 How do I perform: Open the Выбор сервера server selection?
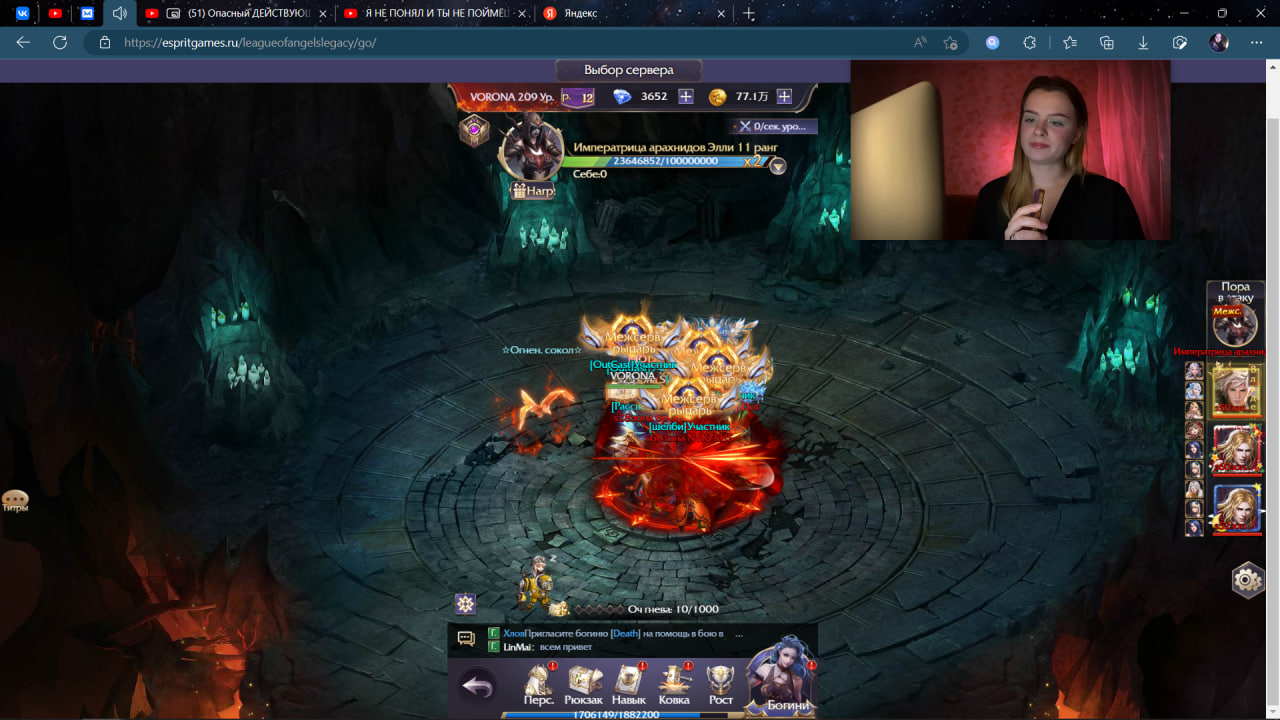[628, 70]
